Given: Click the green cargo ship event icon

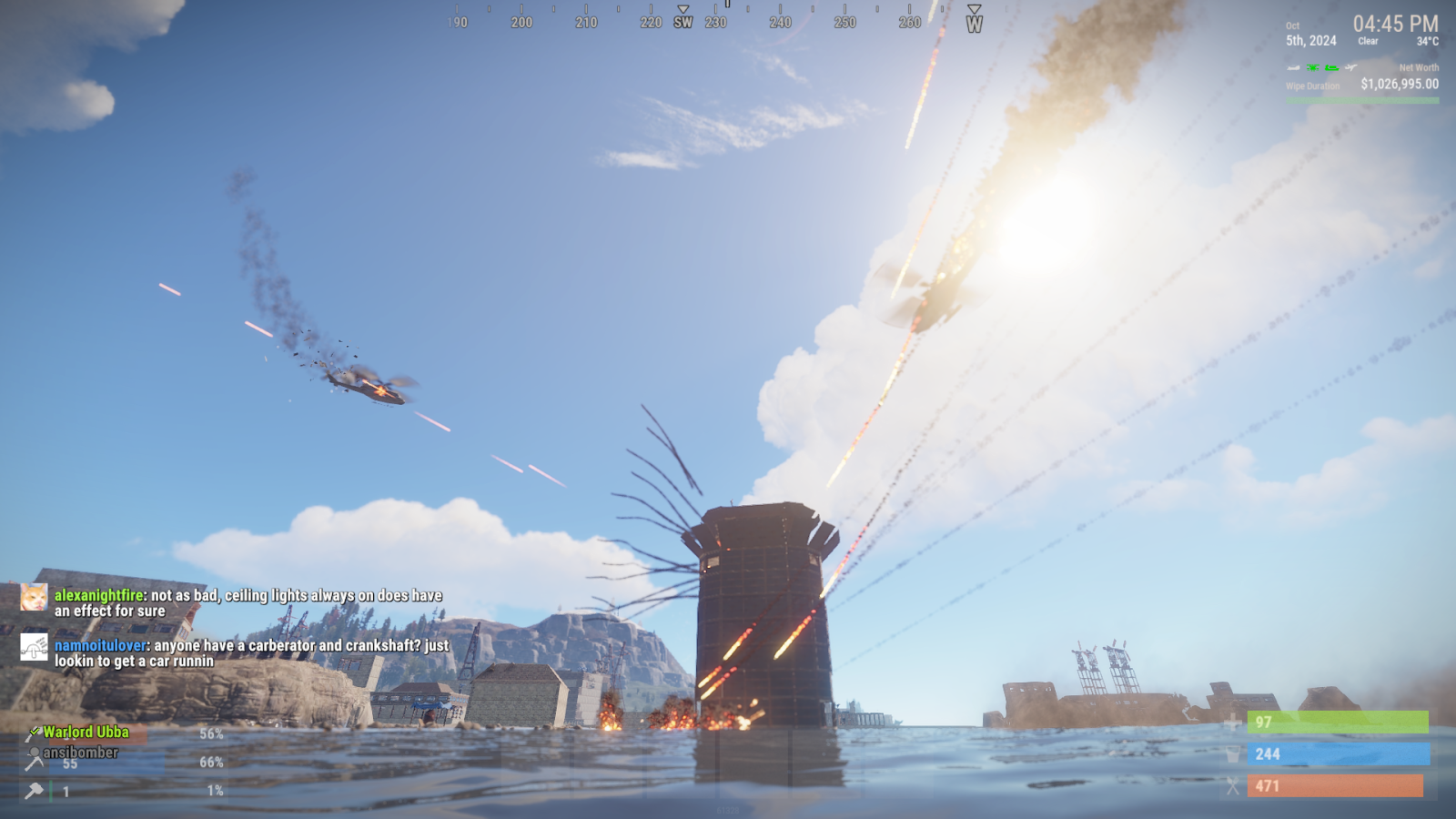Looking at the screenshot, I should point(1331,67).
